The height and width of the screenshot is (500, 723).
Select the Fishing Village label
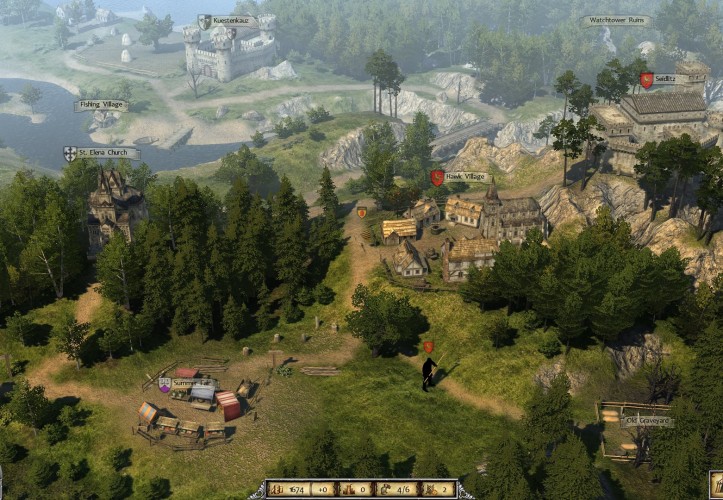101,105
